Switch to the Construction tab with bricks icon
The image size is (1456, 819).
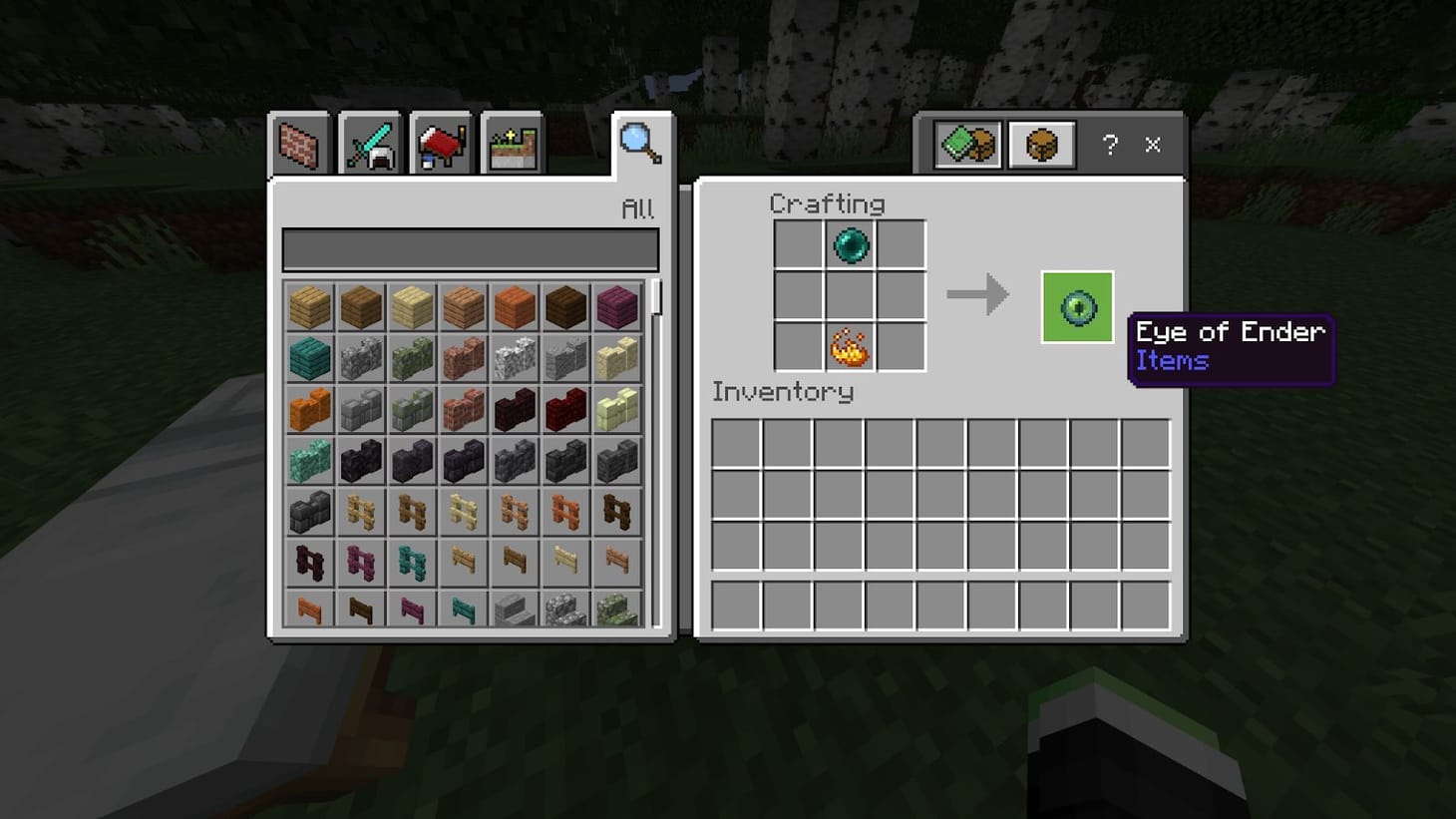298,144
